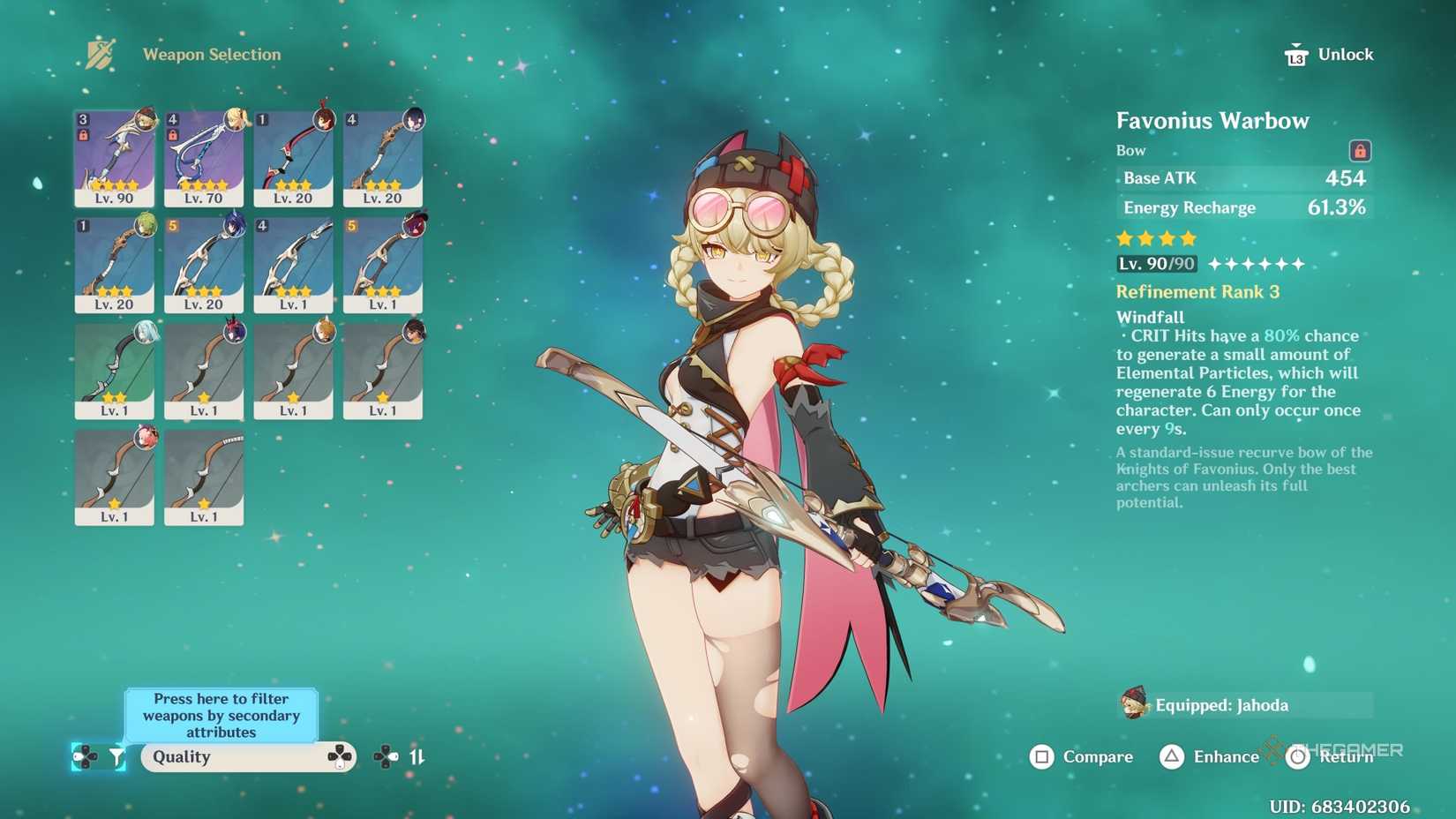Toggle the red lock badge on the Lv.90 weapon
This screenshot has height=819, width=1456.
82,134
